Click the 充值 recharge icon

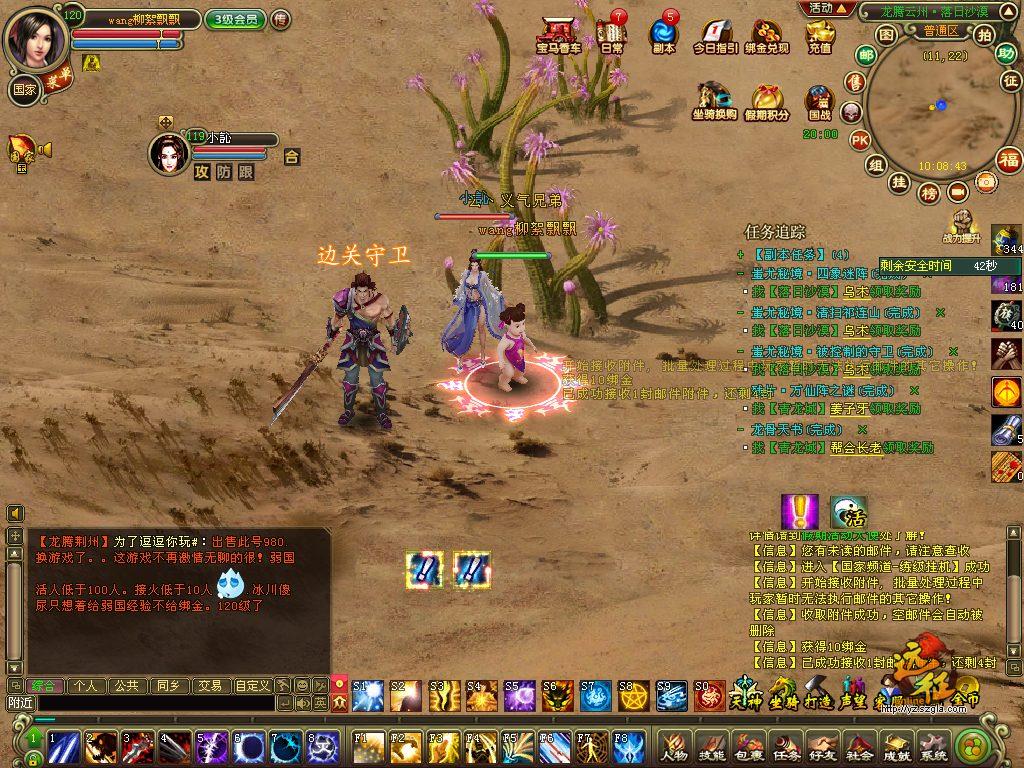820,35
